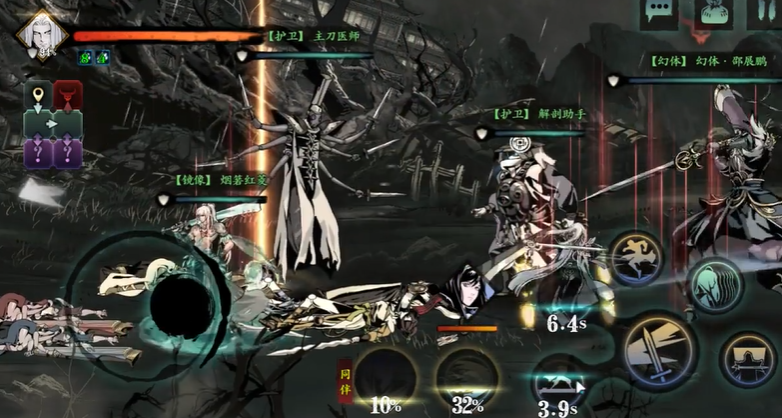Select the skill charging at 32%
Screen dimensions: 782x418
tap(466, 376)
